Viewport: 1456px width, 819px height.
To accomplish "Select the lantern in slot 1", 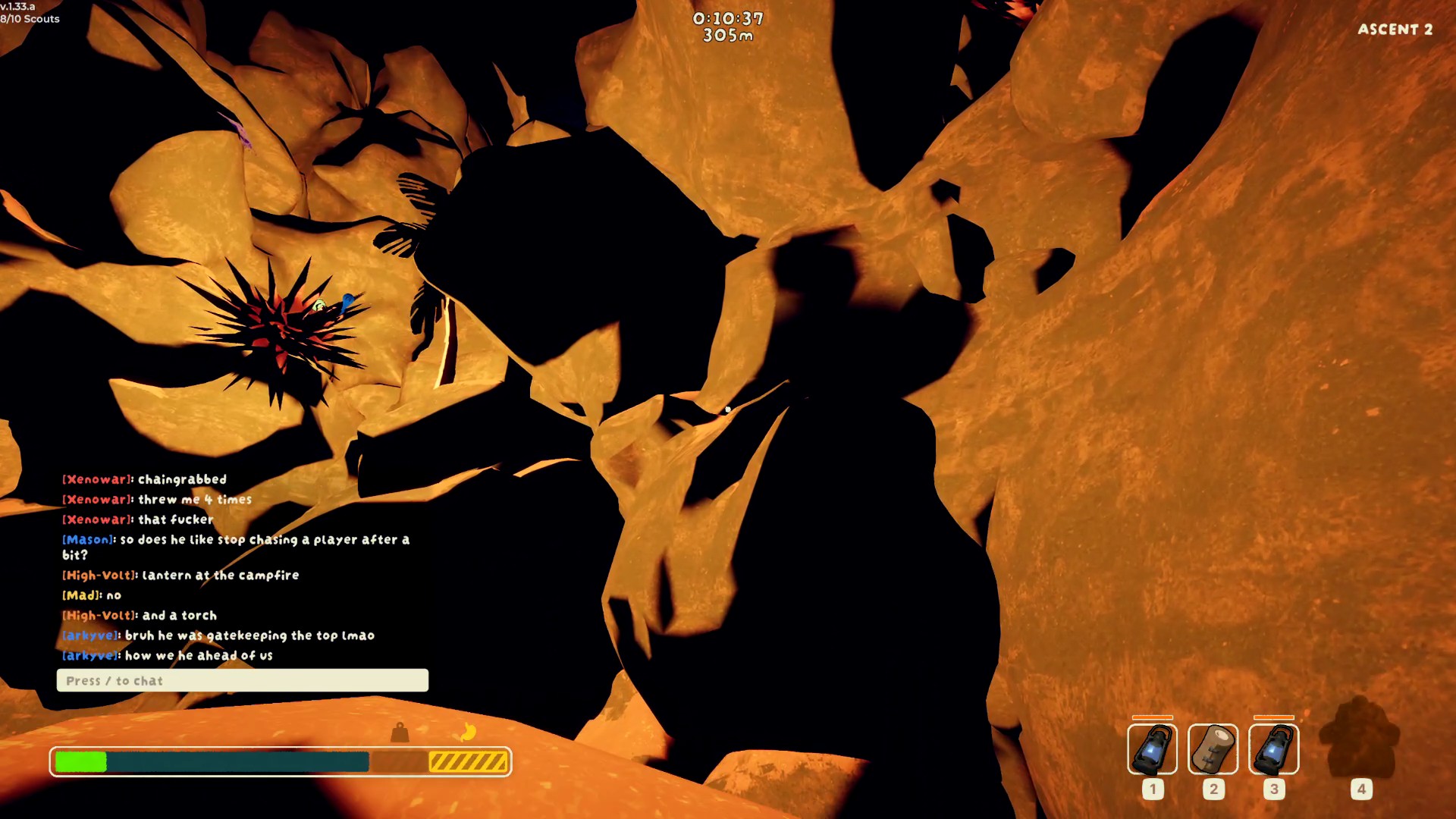I will pyautogui.click(x=1152, y=749).
